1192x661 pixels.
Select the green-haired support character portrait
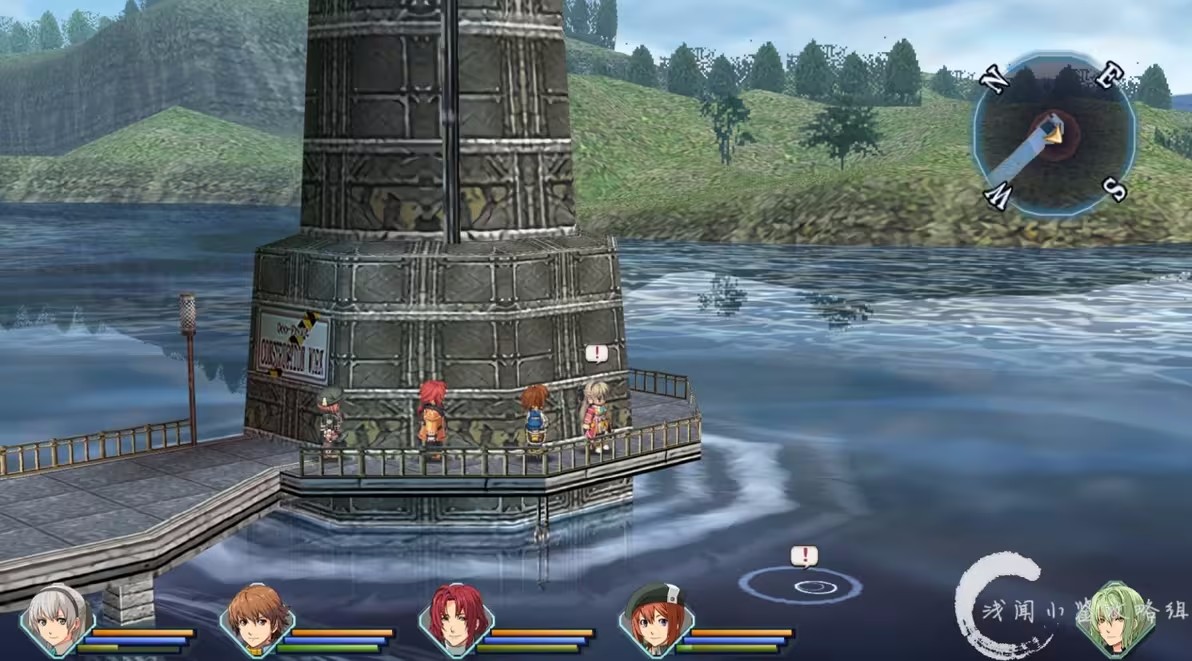click(x=1113, y=620)
